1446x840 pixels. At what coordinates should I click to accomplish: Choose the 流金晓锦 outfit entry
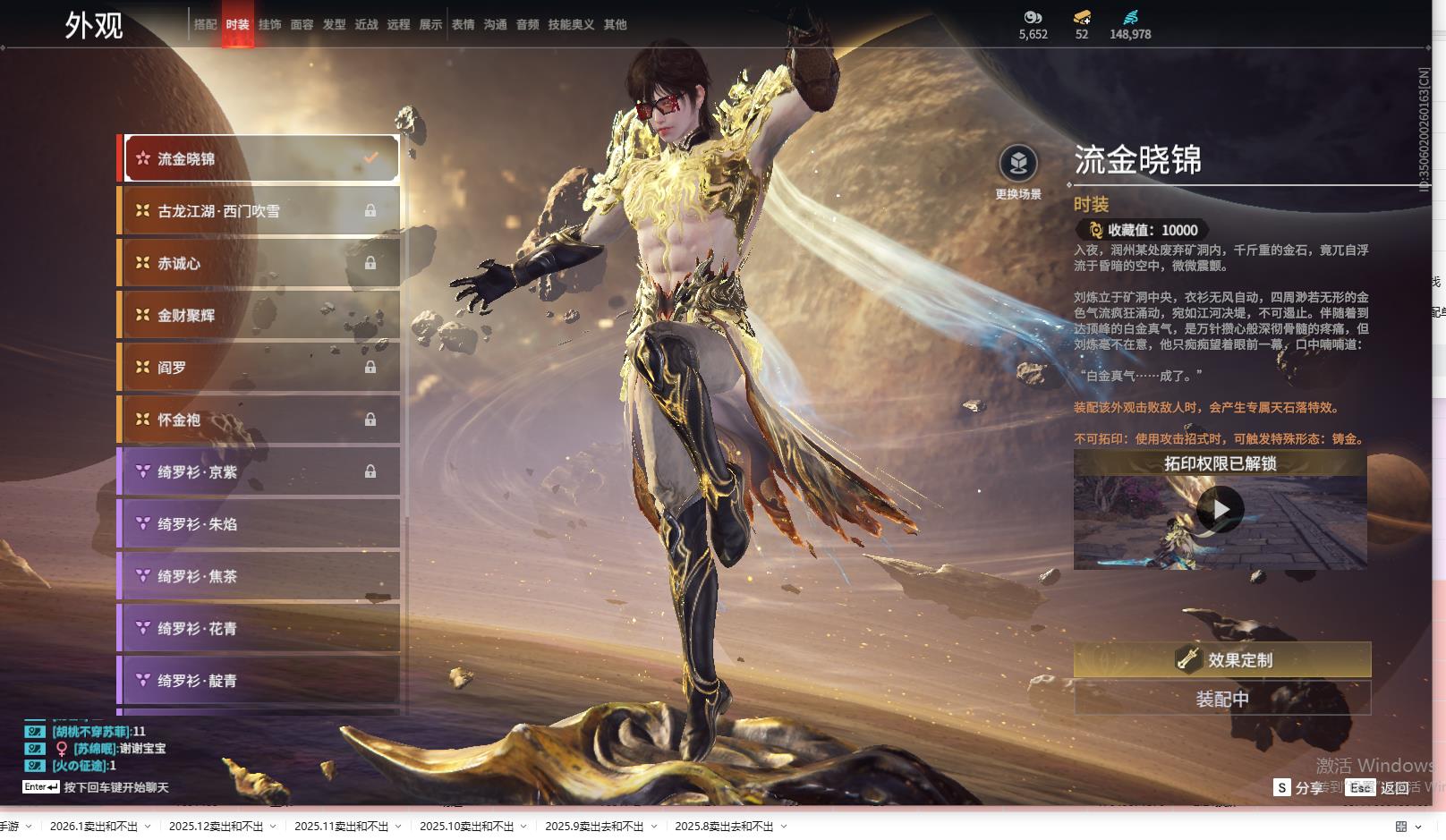(x=259, y=159)
